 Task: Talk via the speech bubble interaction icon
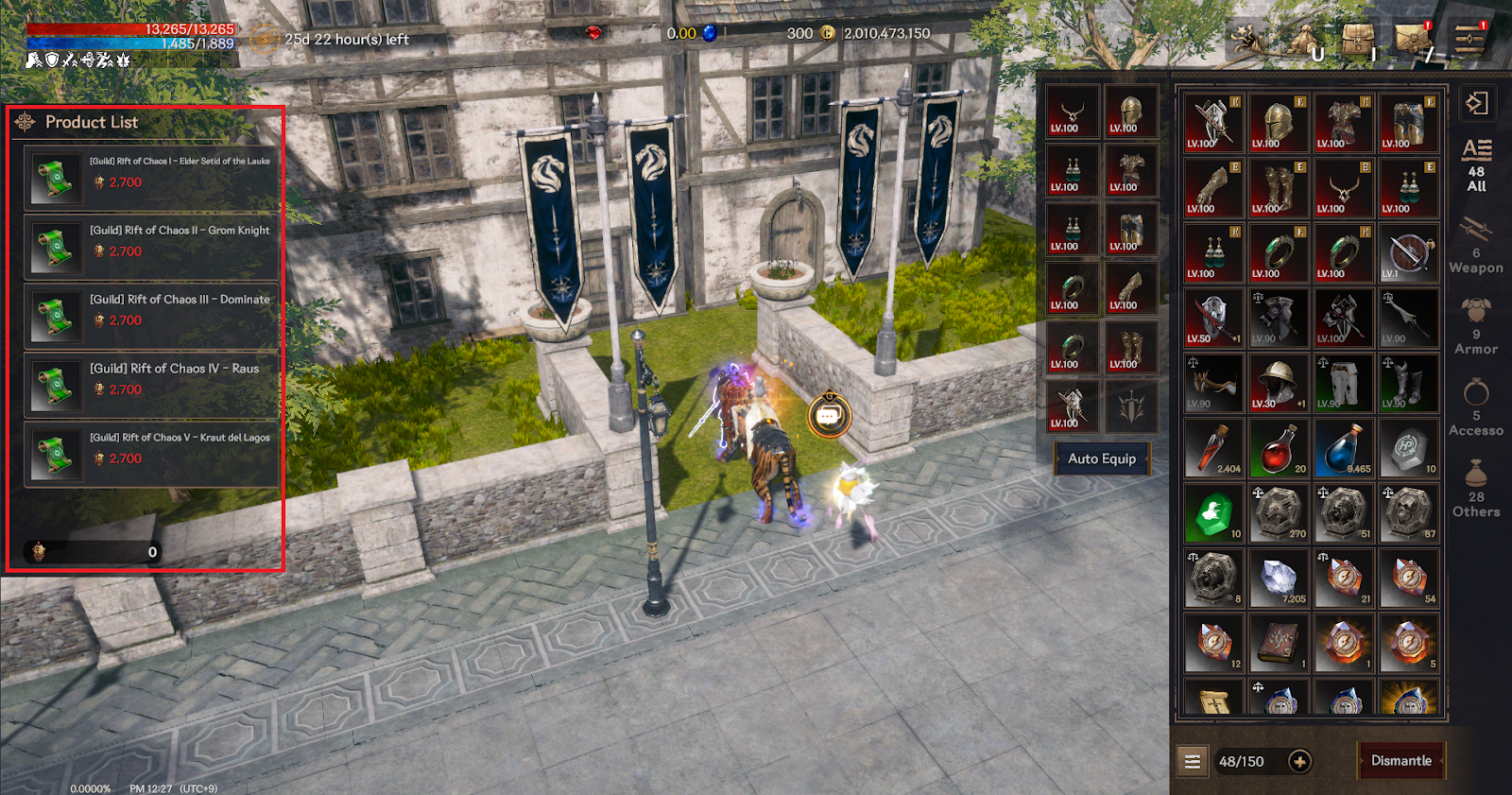point(829,416)
